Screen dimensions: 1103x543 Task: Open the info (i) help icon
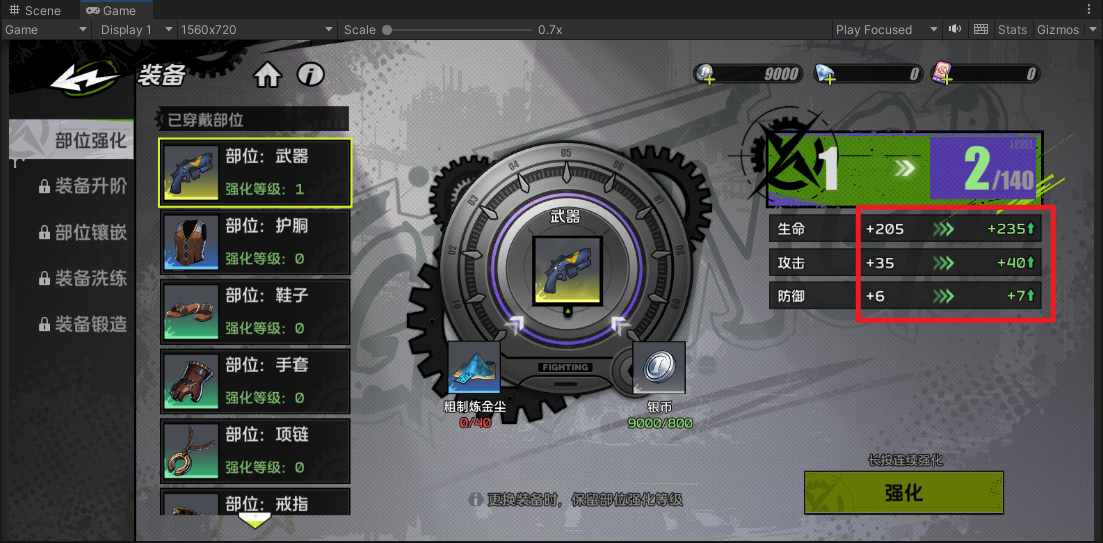[x=311, y=75]
